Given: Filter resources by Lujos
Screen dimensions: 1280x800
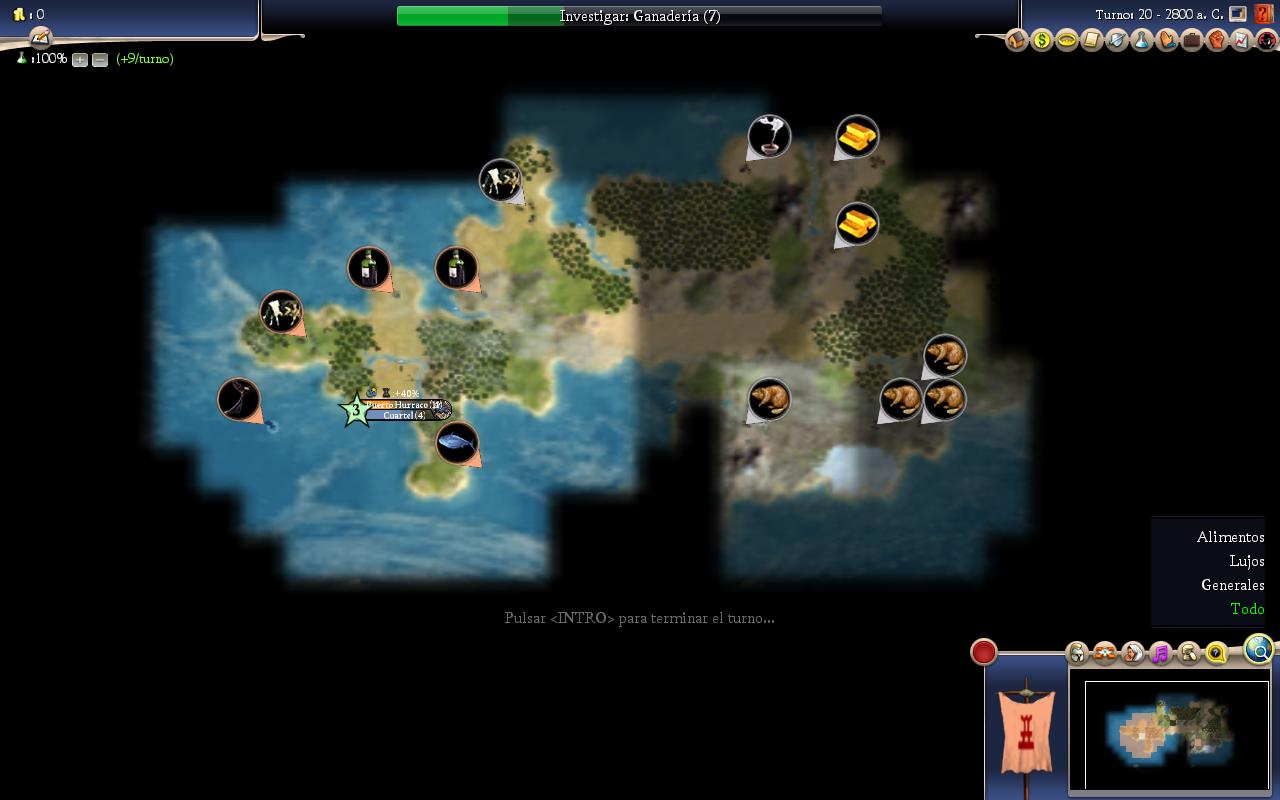Looking at the screenshot, I should click(1246, 561).
